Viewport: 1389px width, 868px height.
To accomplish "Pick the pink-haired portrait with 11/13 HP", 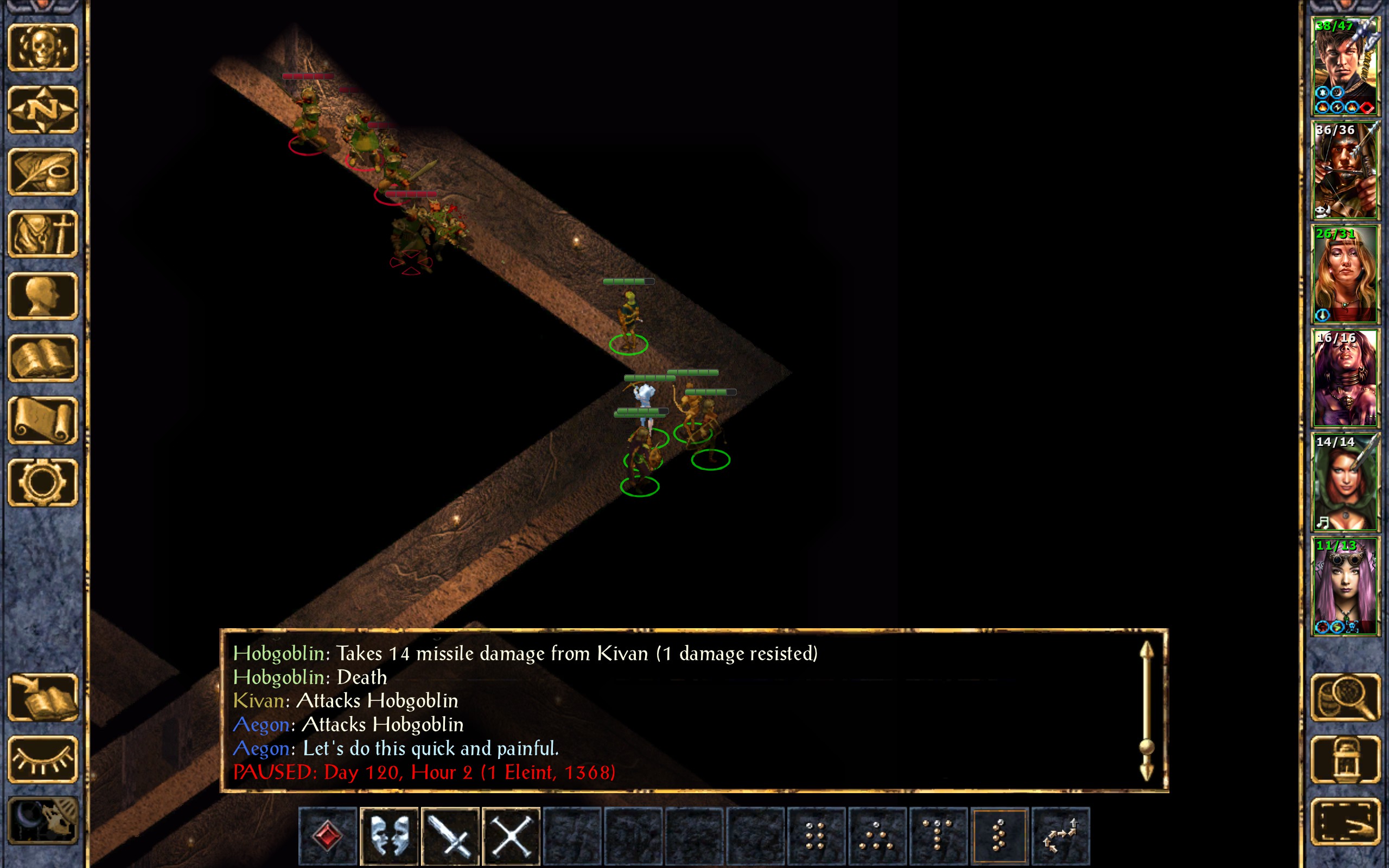I will (1345, 585).
